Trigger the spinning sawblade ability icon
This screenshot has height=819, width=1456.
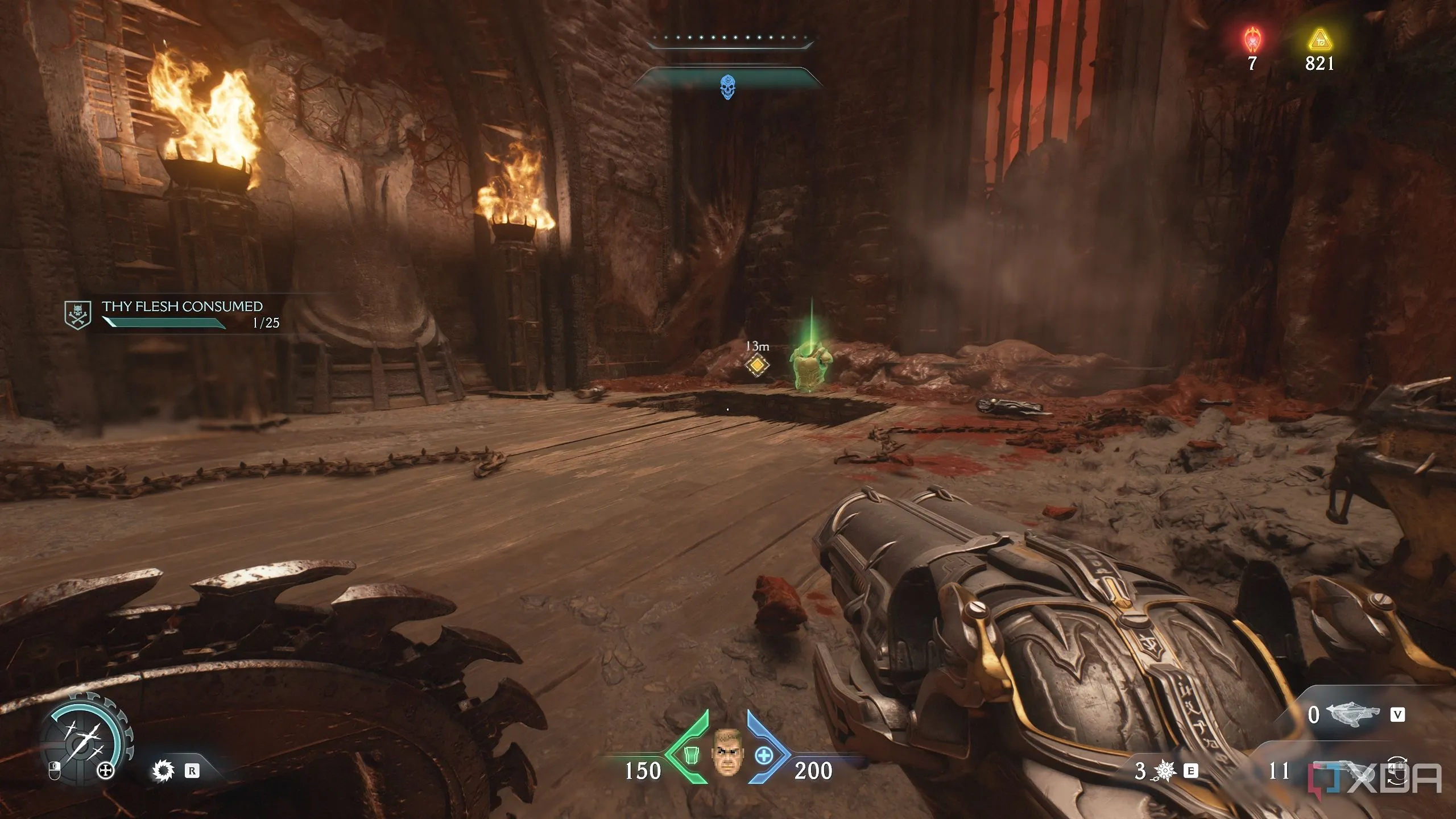click(x=163, y=771)
